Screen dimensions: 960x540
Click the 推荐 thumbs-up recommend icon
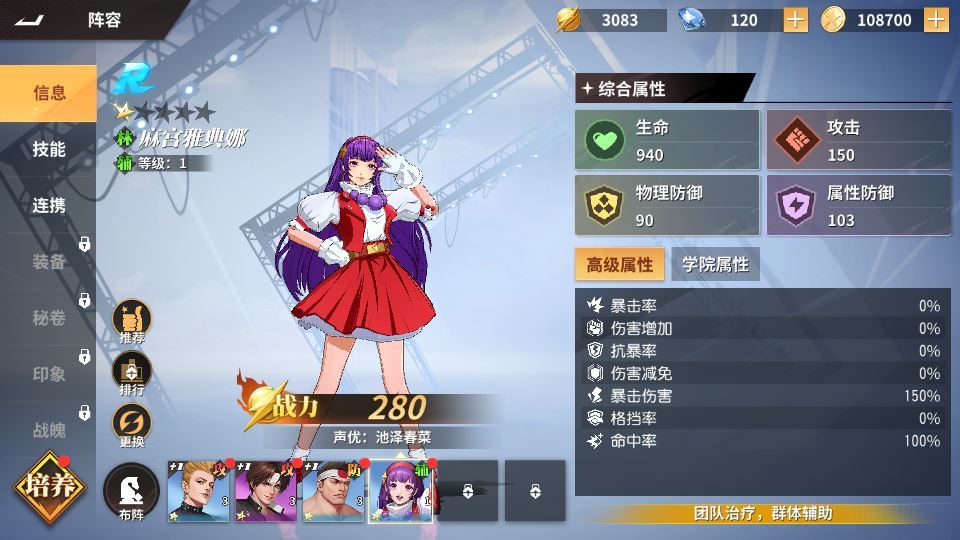pyautogui.click(x=132, y=321)
